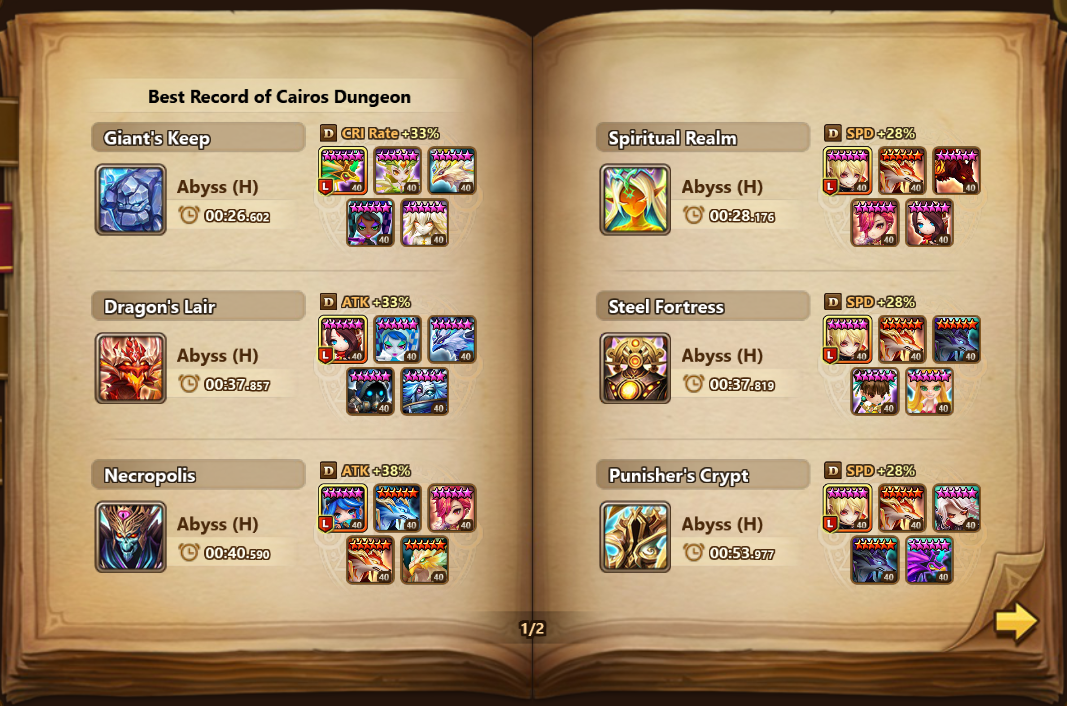Screen dimensions: 1067x706
Task: Show the CRI Rate +33% leader skill
Action: point(381,133)
